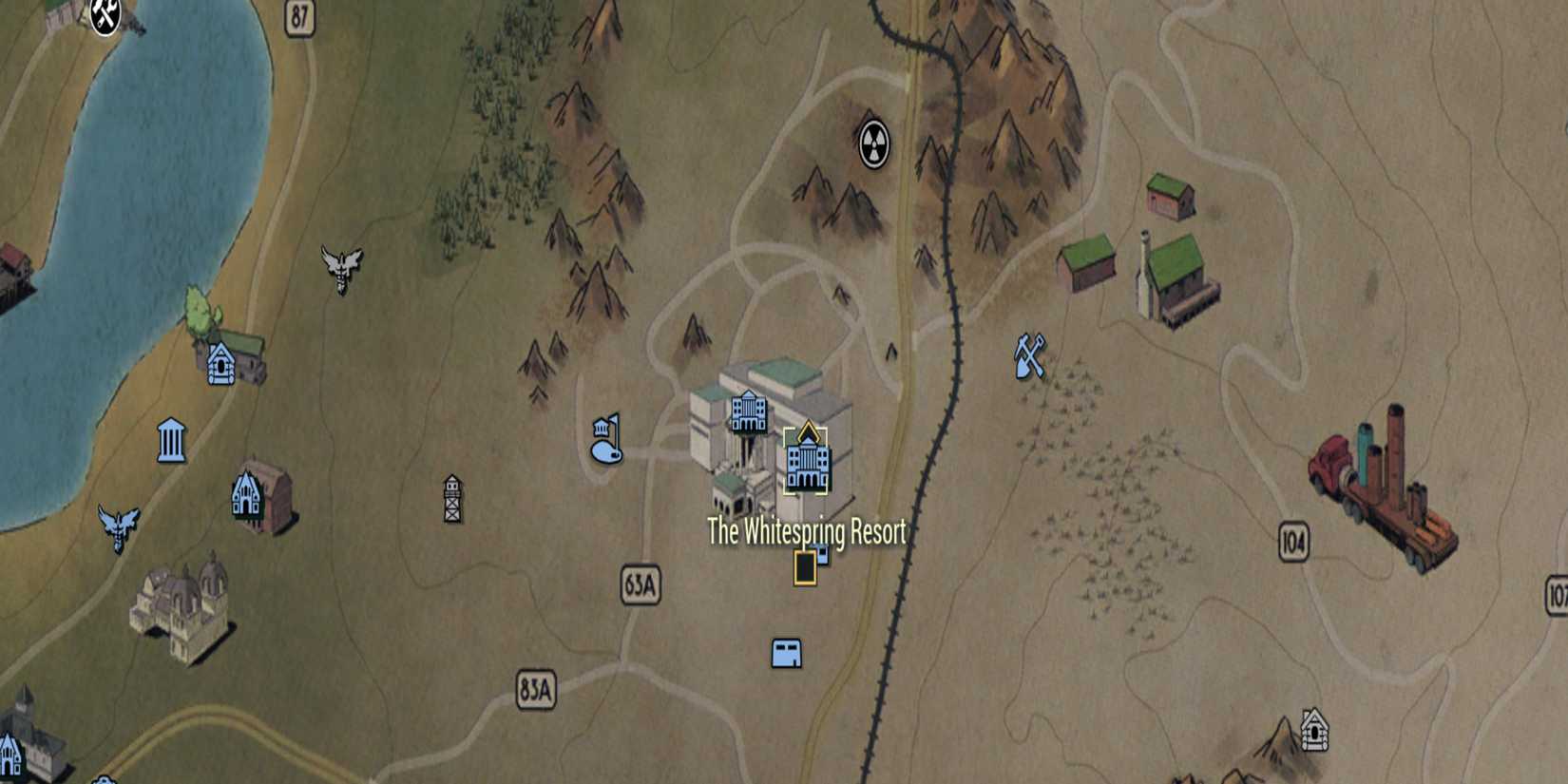Select the crossed hammers workshop icon top left
Viewport: 1568px width, 784px height.
(x=105, y=16)
